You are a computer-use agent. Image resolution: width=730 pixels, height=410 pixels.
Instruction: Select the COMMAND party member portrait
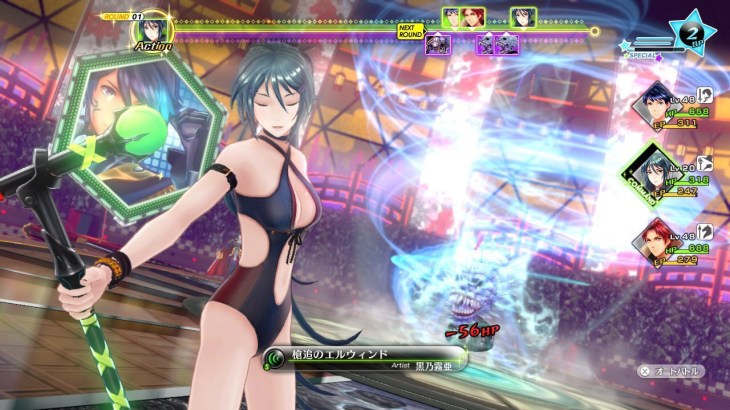(656, 174)
